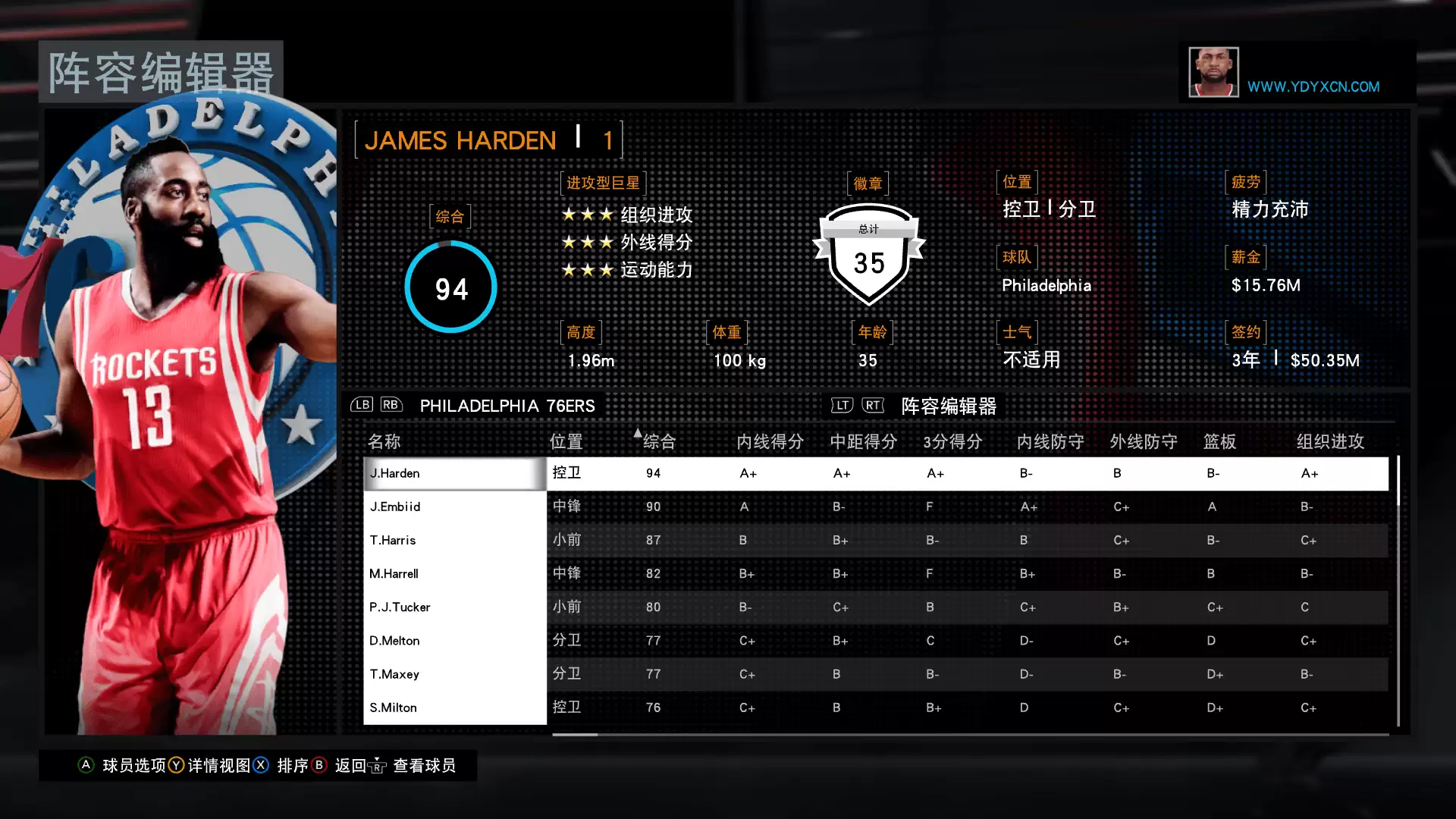Select the J.Harden roster row

coord(455,473)
